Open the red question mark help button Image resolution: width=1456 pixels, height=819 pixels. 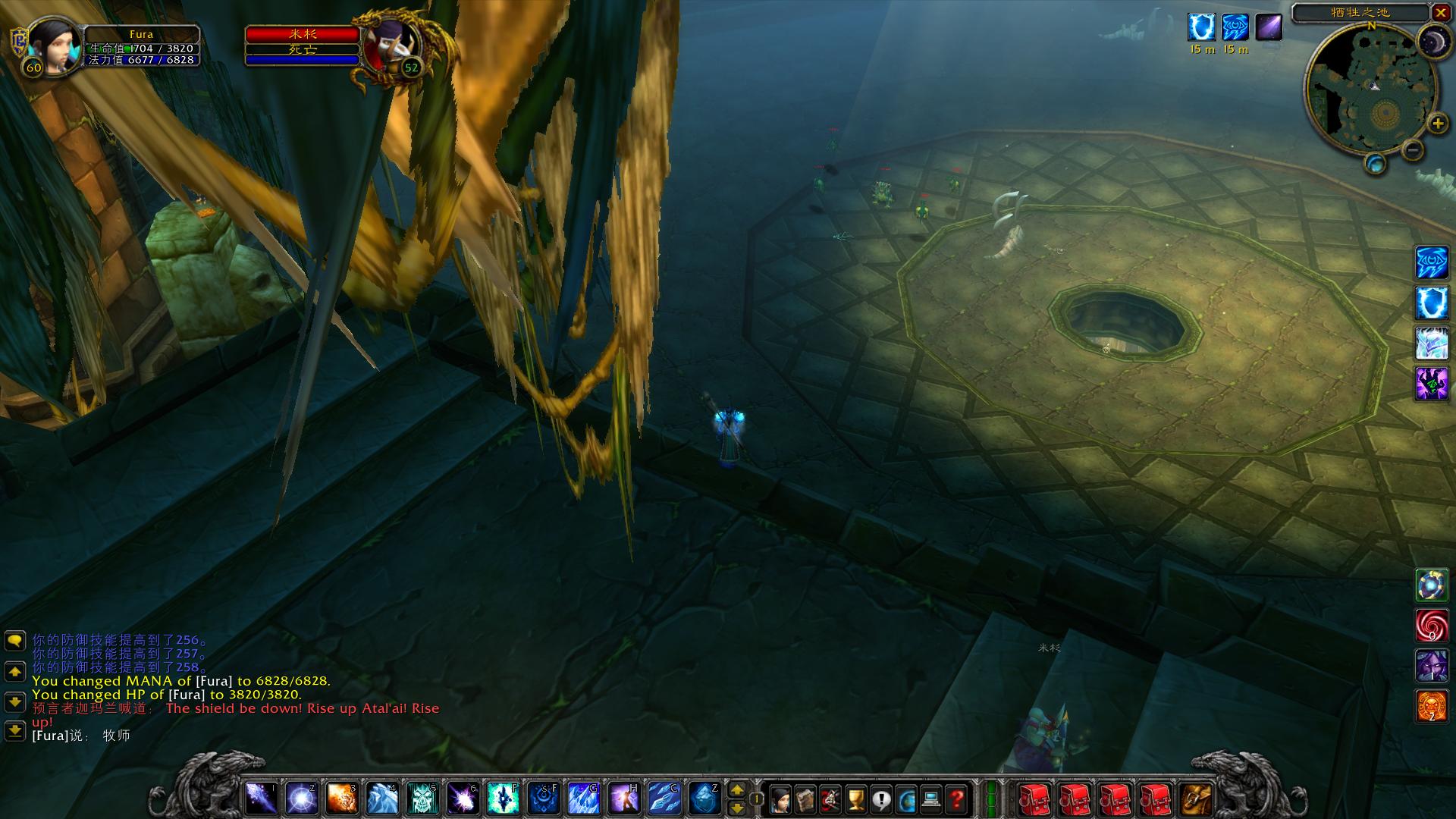[x=957, y=799]
